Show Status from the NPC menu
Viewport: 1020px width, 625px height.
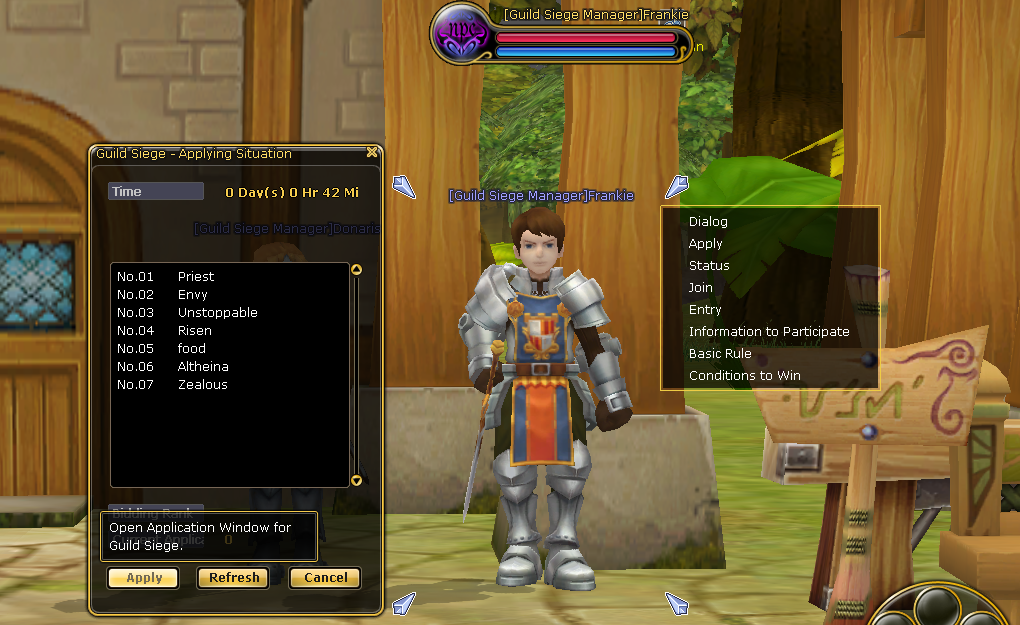click(709, 266)
